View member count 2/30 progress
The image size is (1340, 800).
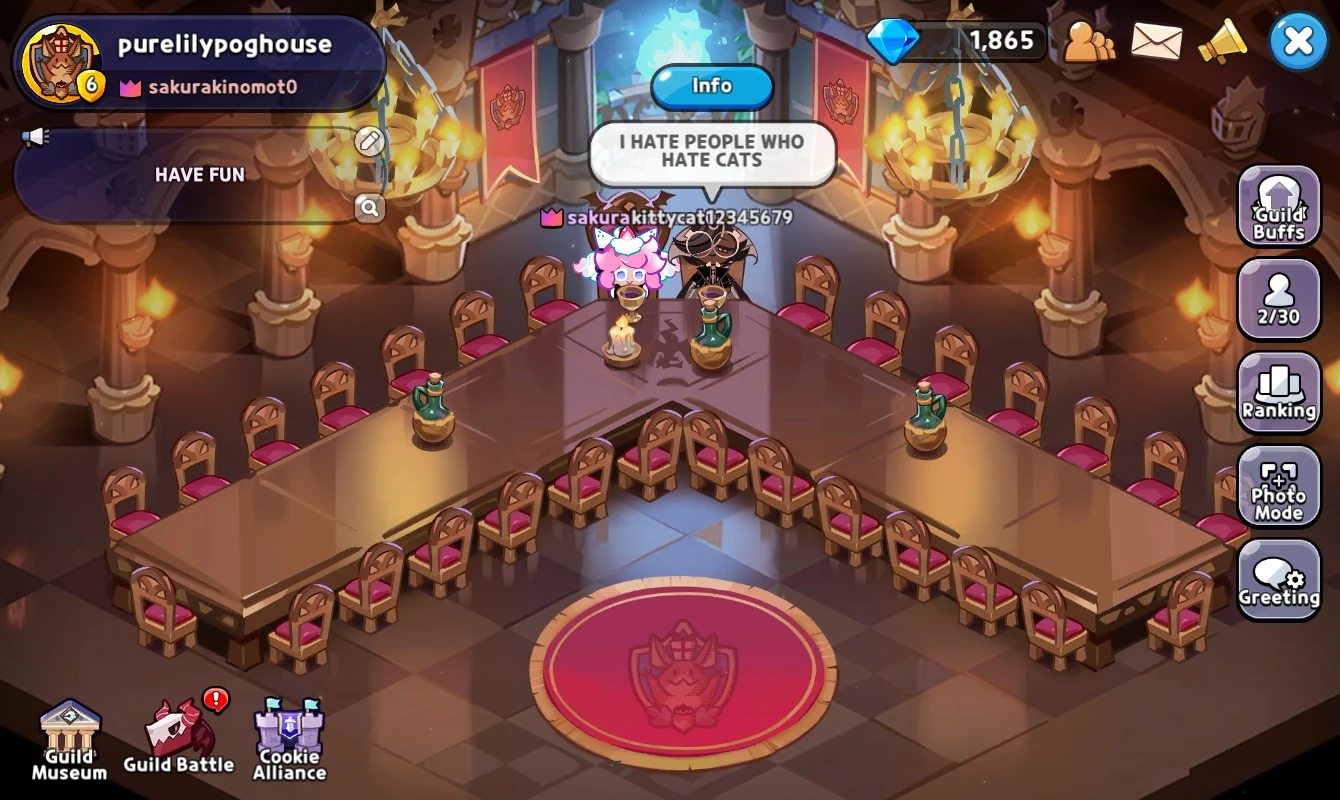point(1279,300)
